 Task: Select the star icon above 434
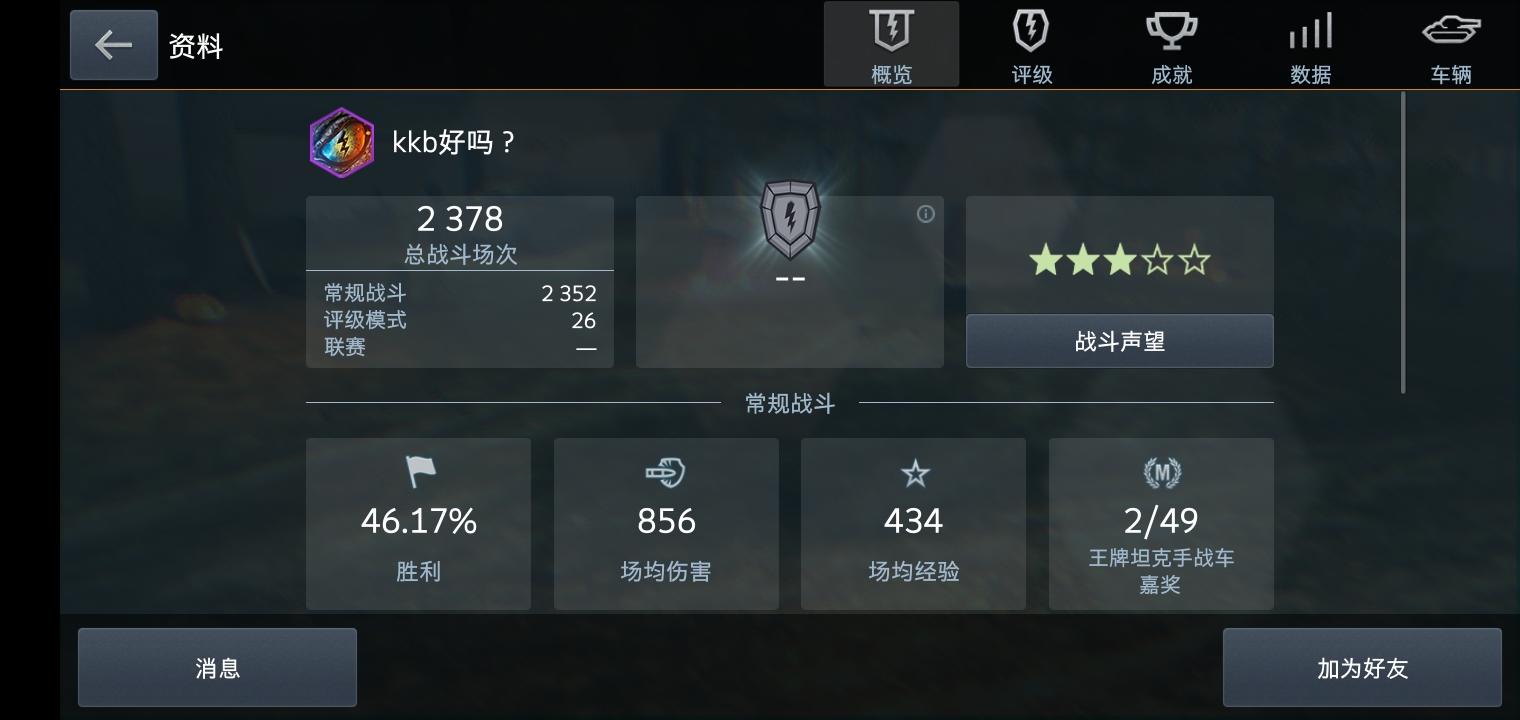tap(913, 473)
